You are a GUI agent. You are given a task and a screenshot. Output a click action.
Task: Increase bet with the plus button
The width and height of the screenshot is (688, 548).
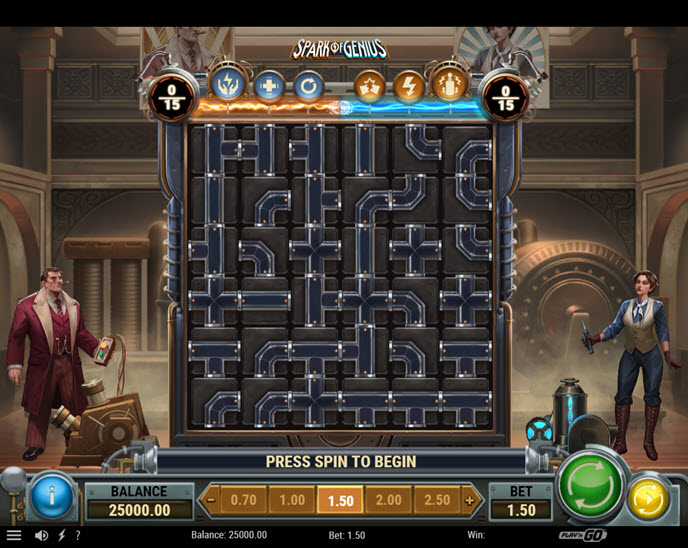coord(470,499)
